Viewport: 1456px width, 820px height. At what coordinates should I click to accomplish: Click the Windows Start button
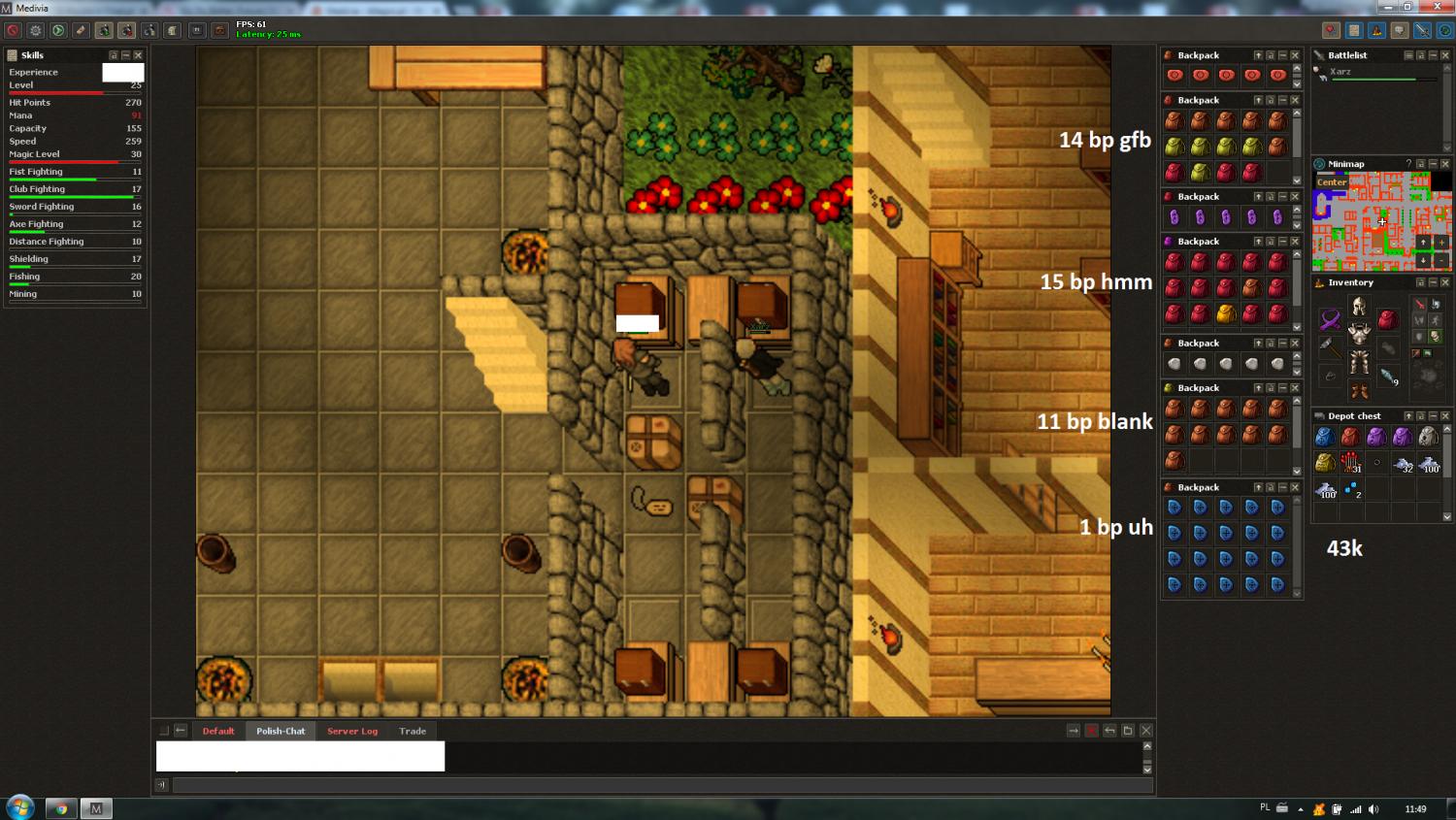click(x=19, y=807)
